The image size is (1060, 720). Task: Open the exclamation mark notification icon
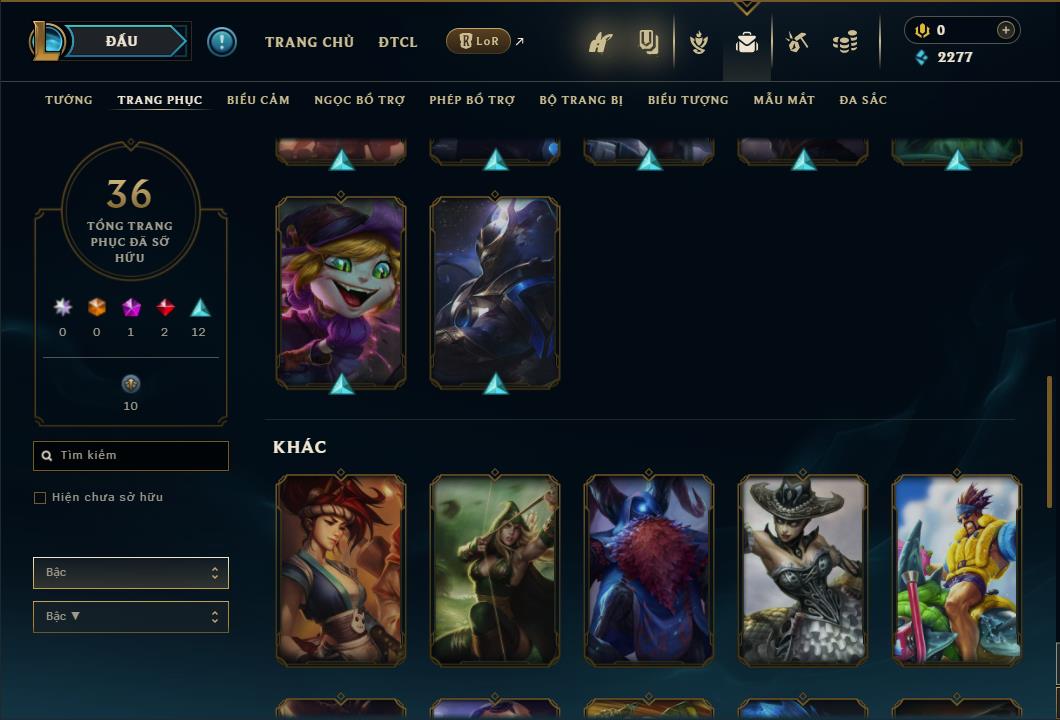pyautogui.click(x=222, y=42)
